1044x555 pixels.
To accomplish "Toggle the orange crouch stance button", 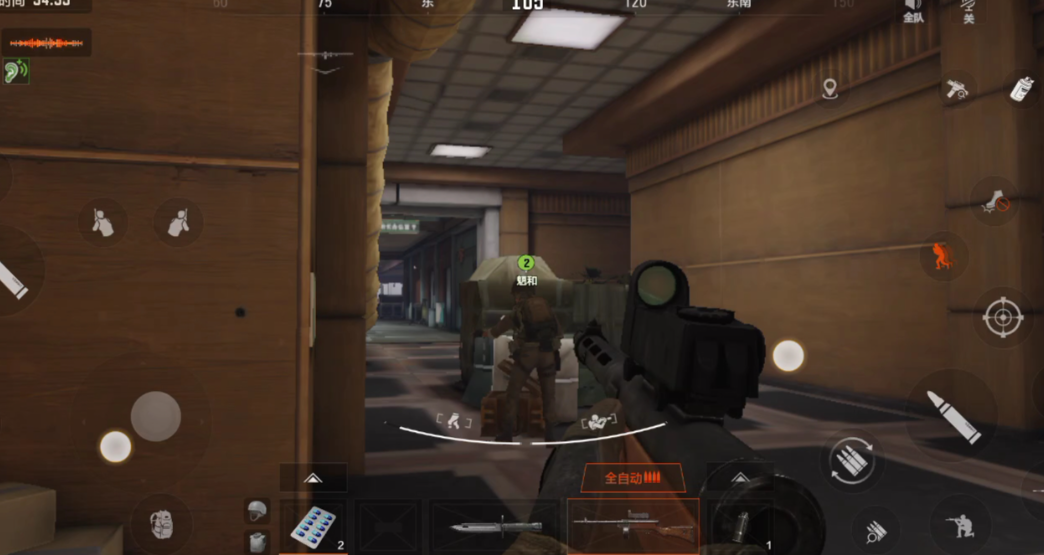I will (942, 254).
